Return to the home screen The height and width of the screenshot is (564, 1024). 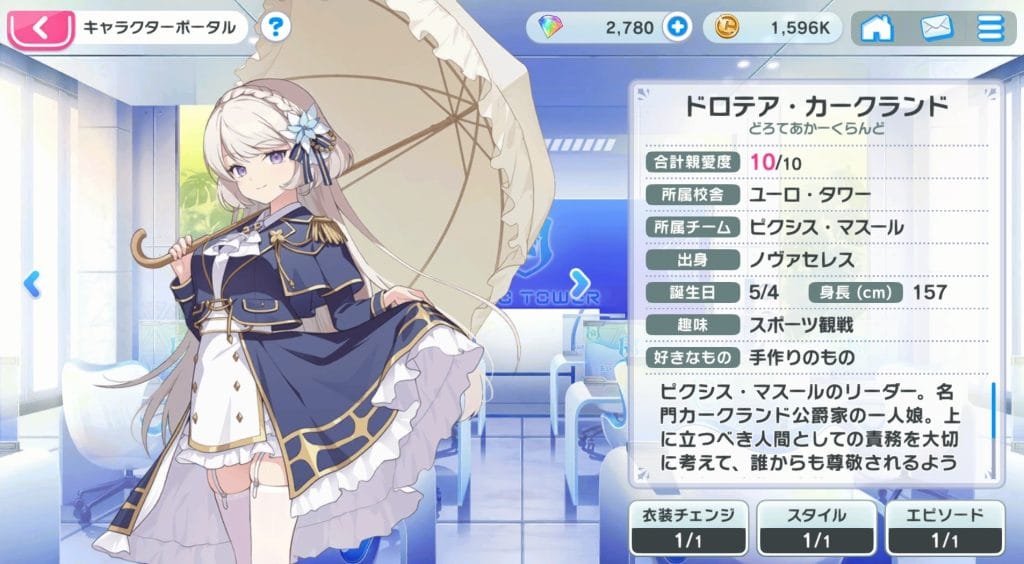coord(876,28)
